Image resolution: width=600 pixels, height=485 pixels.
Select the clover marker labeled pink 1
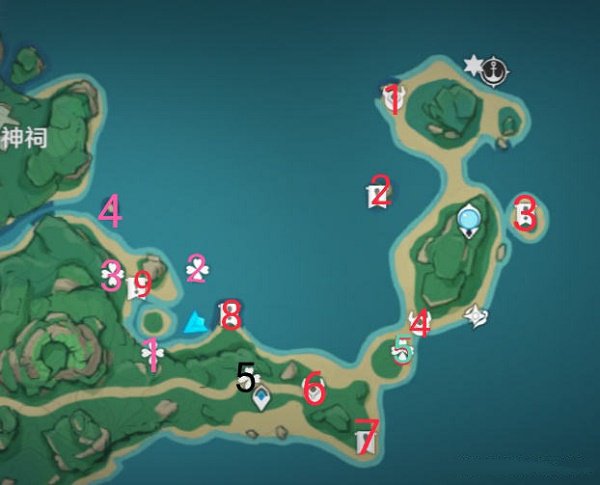click(152, 352)
